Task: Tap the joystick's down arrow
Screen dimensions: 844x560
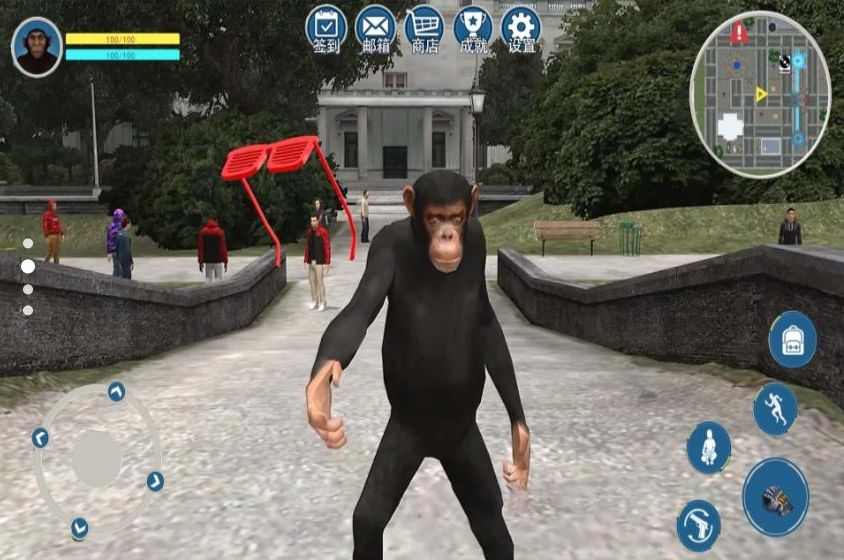Action: (79, 527)
